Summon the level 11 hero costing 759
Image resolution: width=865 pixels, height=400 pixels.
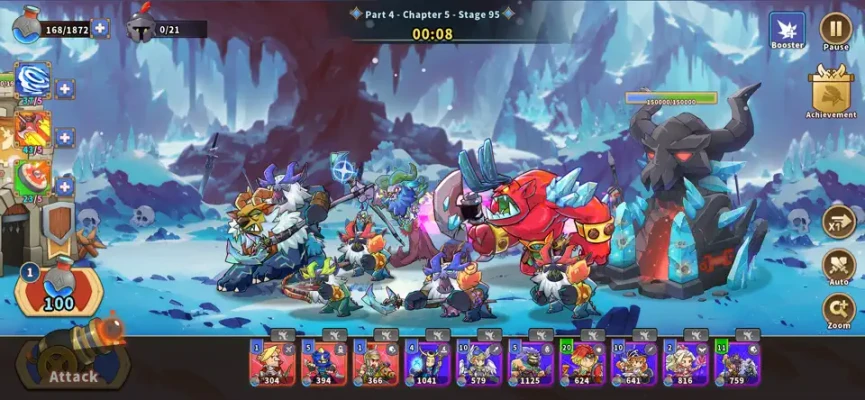pos(738,363)
